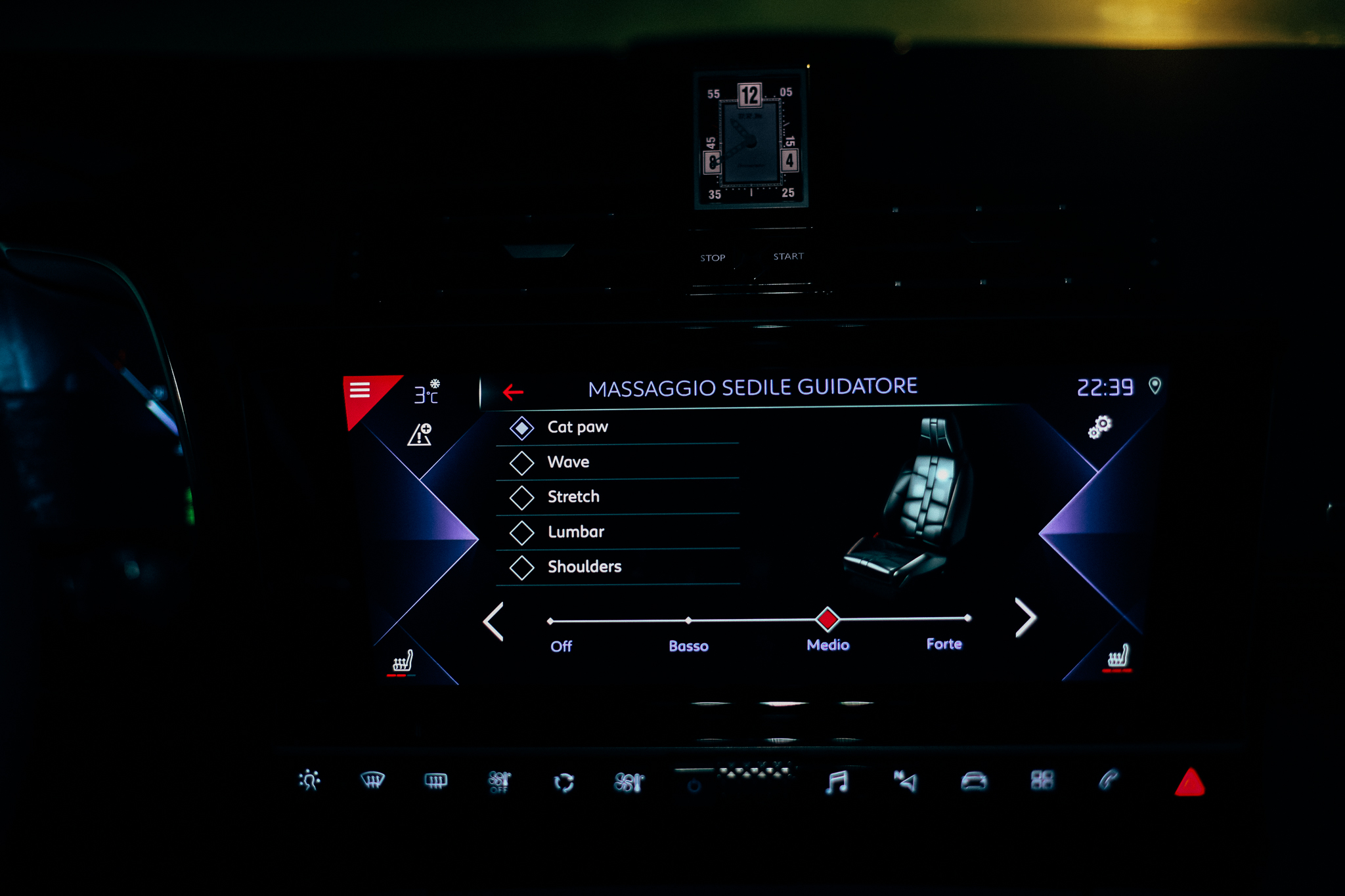Set massage intensity to Off
This screenshot has width=1345, height=896.
550,621
